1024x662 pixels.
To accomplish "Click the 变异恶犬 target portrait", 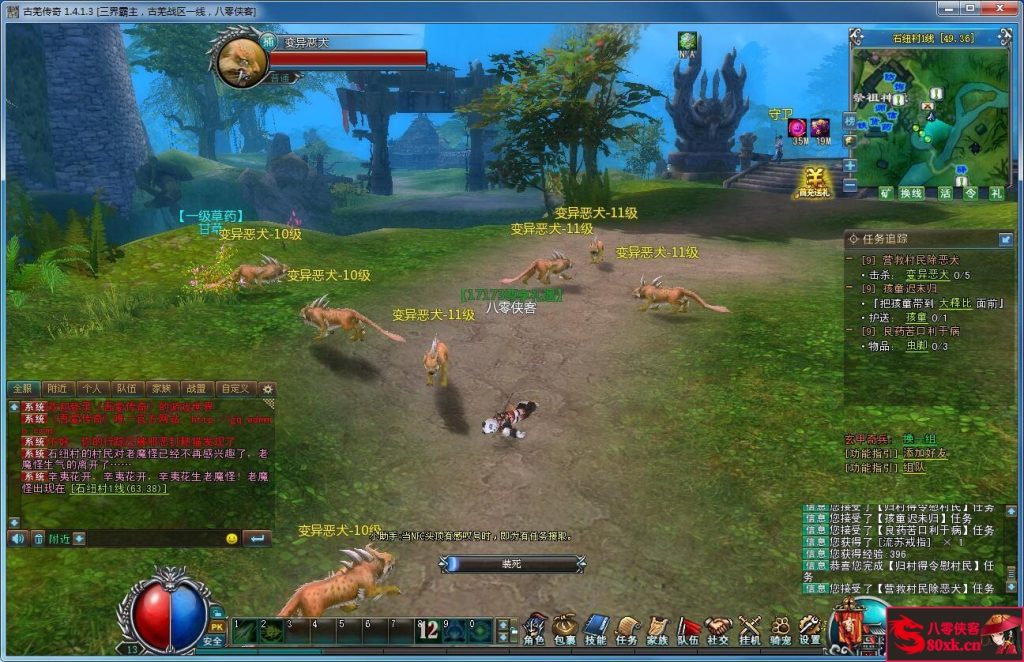I will click(x=240, y=62).
